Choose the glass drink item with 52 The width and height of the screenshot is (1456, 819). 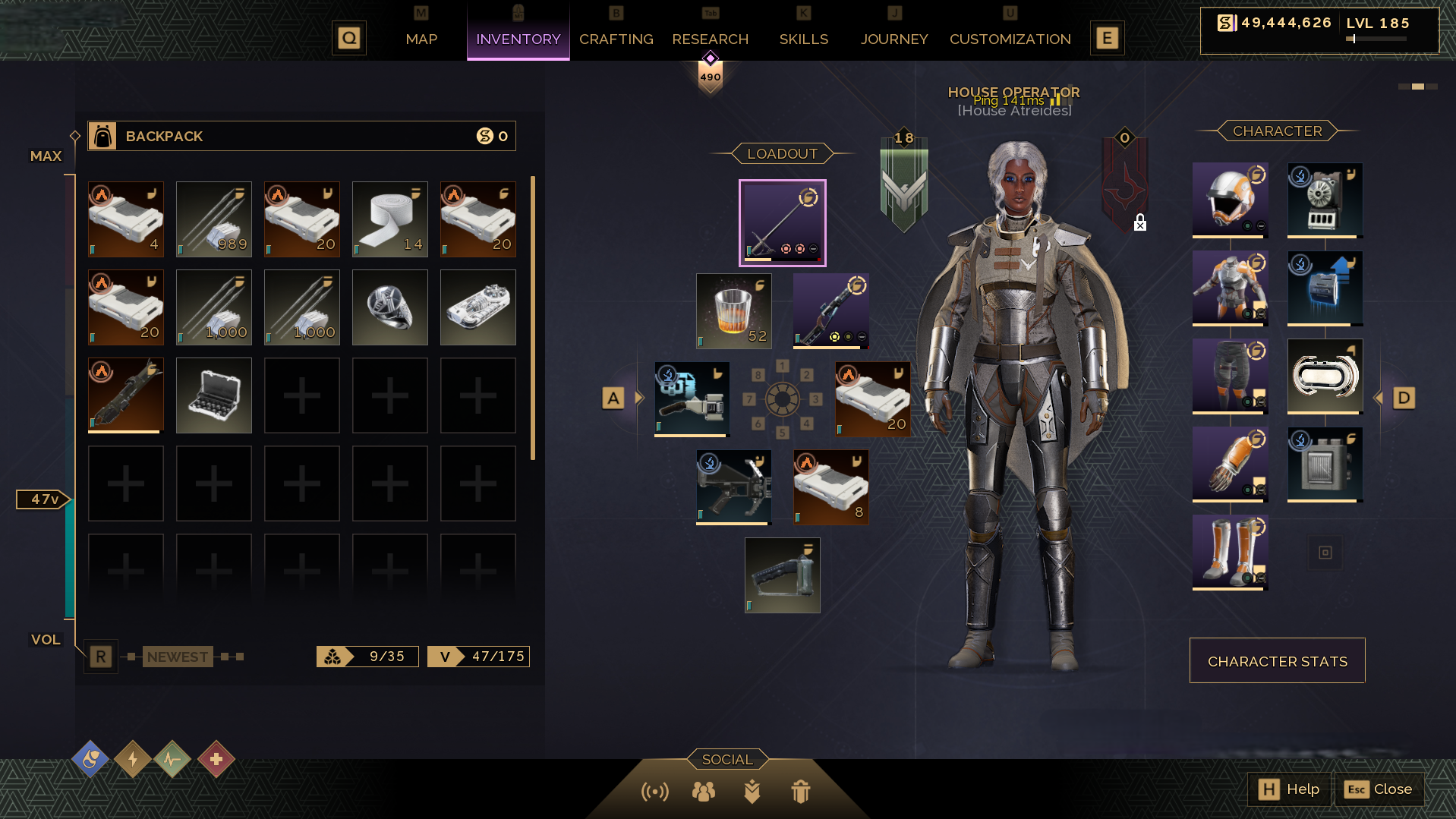[733, 311]
